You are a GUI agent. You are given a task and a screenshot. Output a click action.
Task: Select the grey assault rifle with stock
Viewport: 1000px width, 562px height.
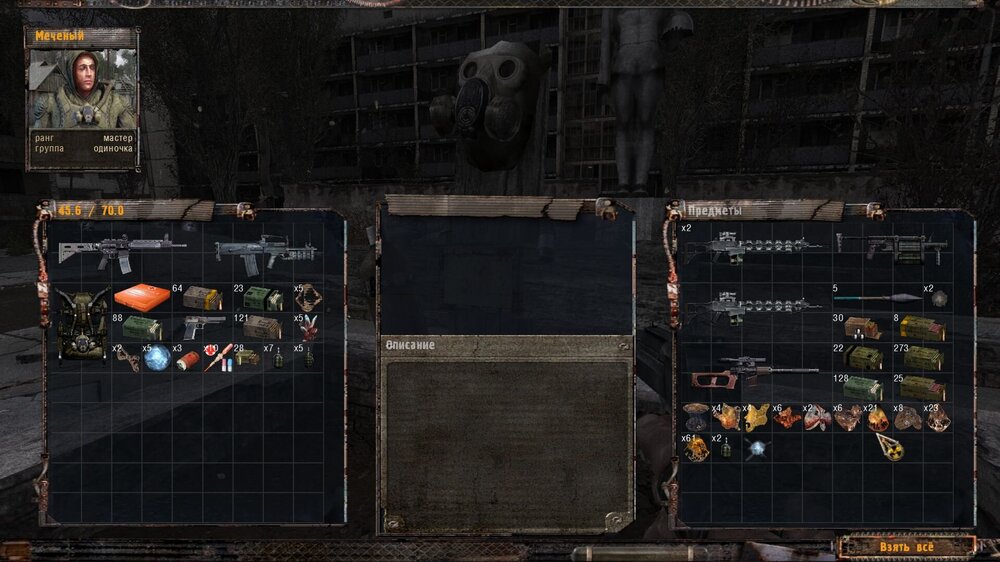click(x=120, y=252)
